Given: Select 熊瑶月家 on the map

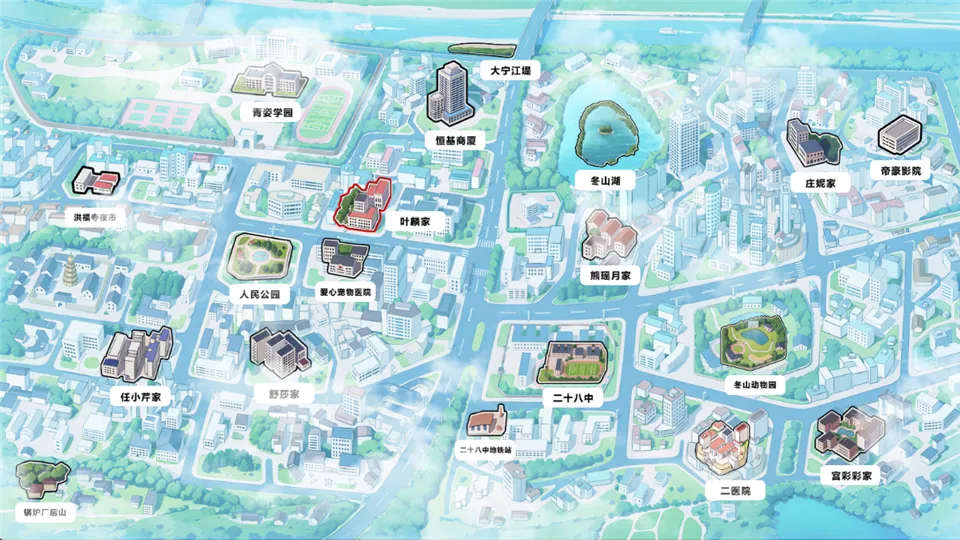Looking at the screenshot, I should tap(610, 237).
